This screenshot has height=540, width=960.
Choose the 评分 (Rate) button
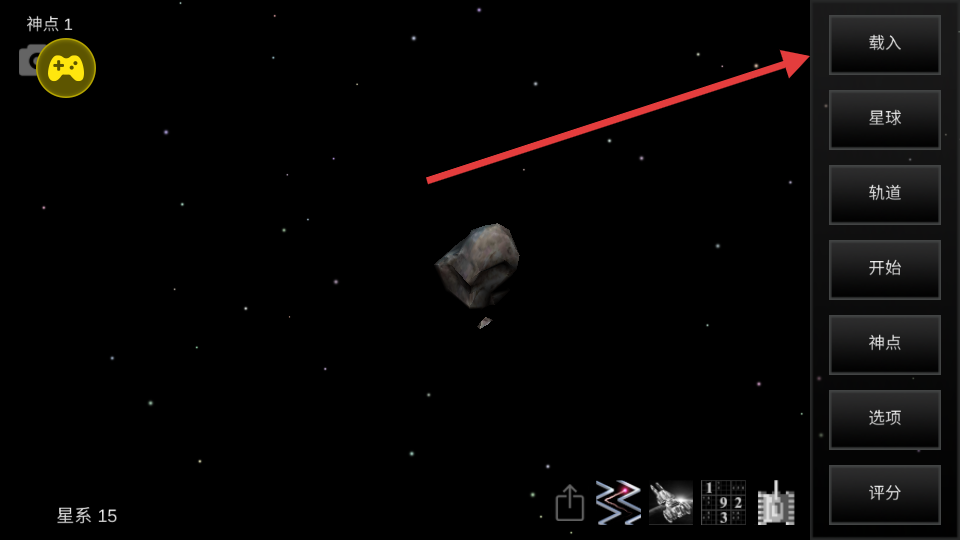pyautogui.click(x=884, y=494)
